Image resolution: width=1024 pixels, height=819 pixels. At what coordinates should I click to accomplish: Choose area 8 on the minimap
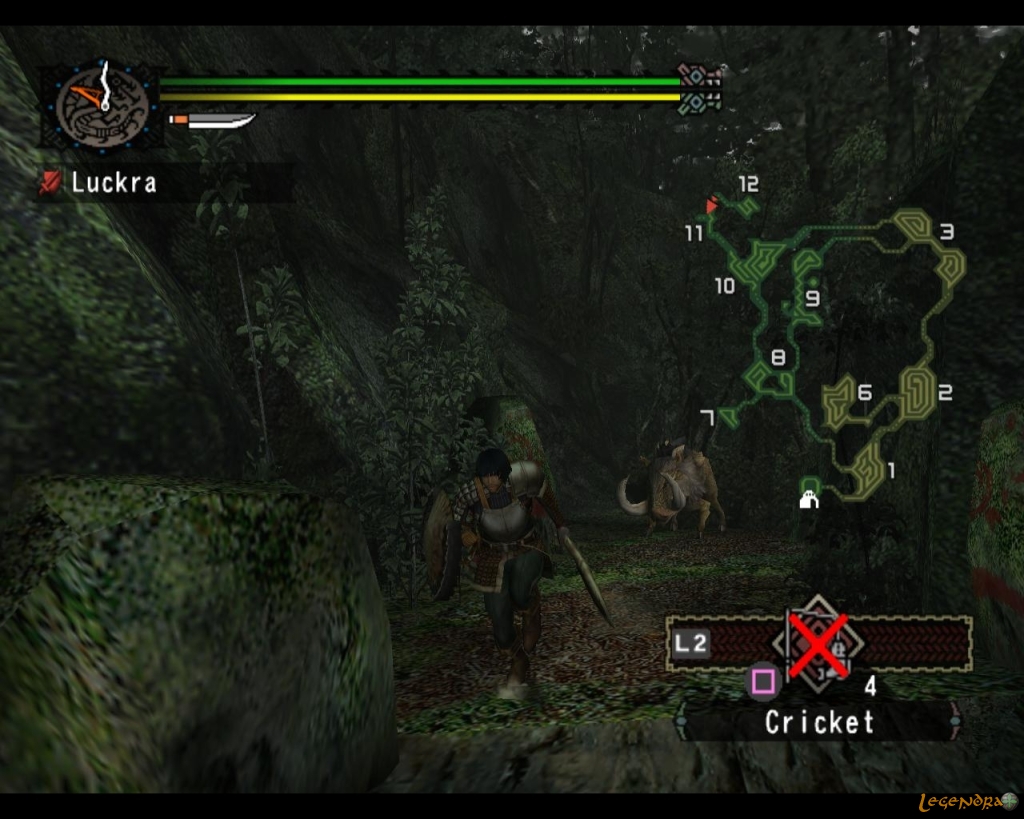click(x=767, y=376)
